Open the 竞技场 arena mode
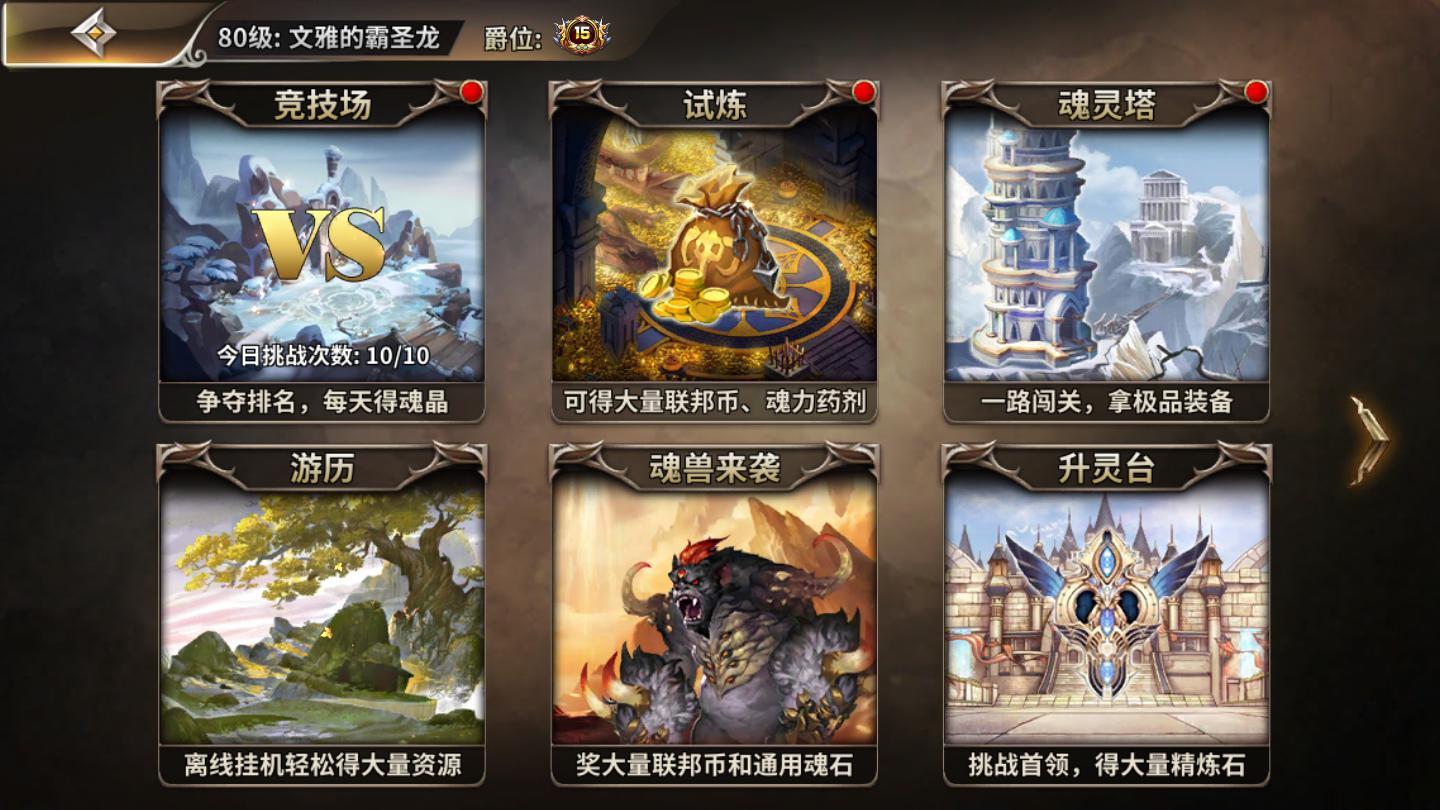The image size is (1440, 810). (x=322, y=250)
